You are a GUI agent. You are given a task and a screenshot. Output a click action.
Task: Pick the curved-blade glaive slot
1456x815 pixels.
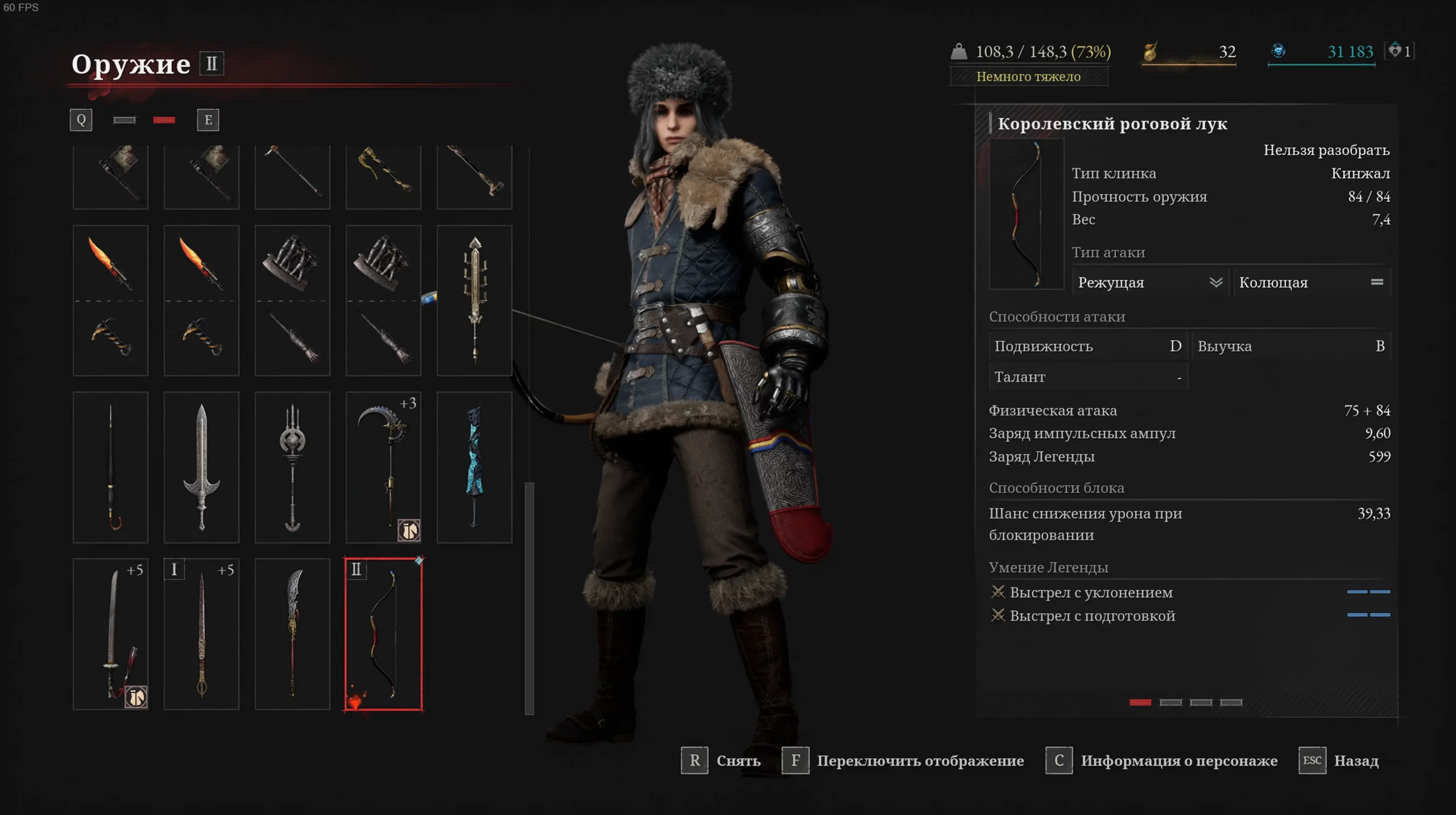click(292, 634)
